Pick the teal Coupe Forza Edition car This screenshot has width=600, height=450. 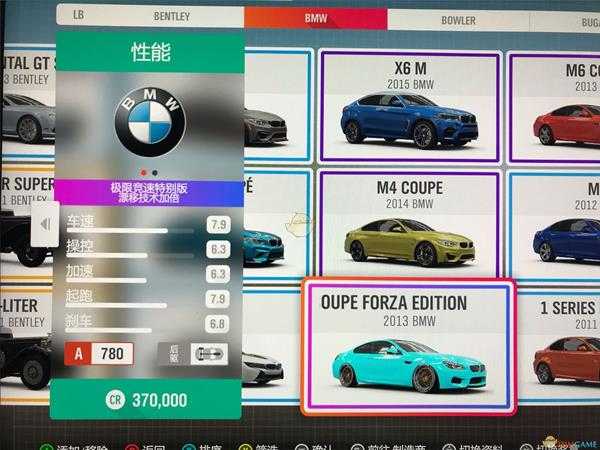[x=408, y=345]
